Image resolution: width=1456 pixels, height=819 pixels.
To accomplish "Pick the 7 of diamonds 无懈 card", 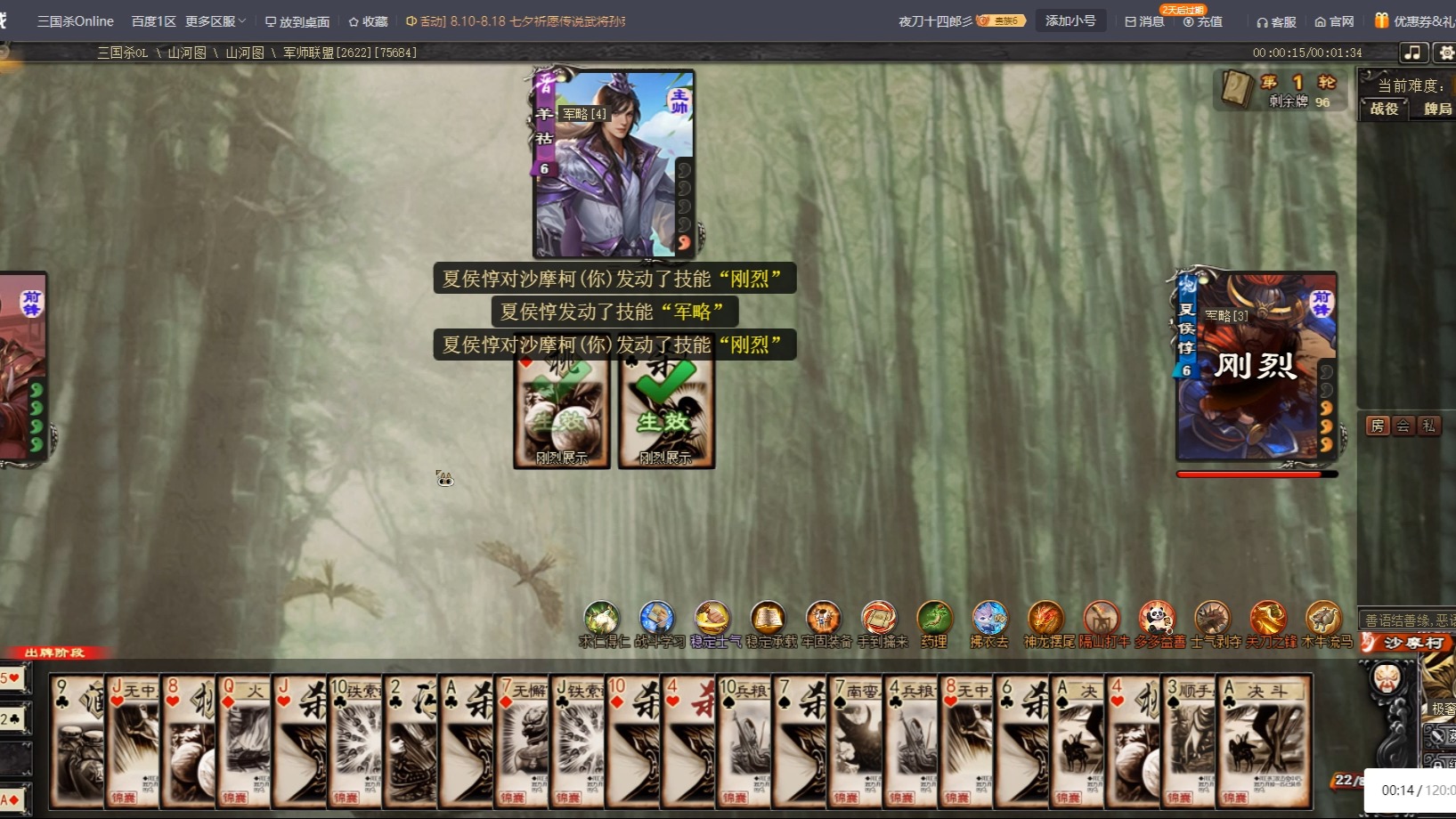I will 521,741.
